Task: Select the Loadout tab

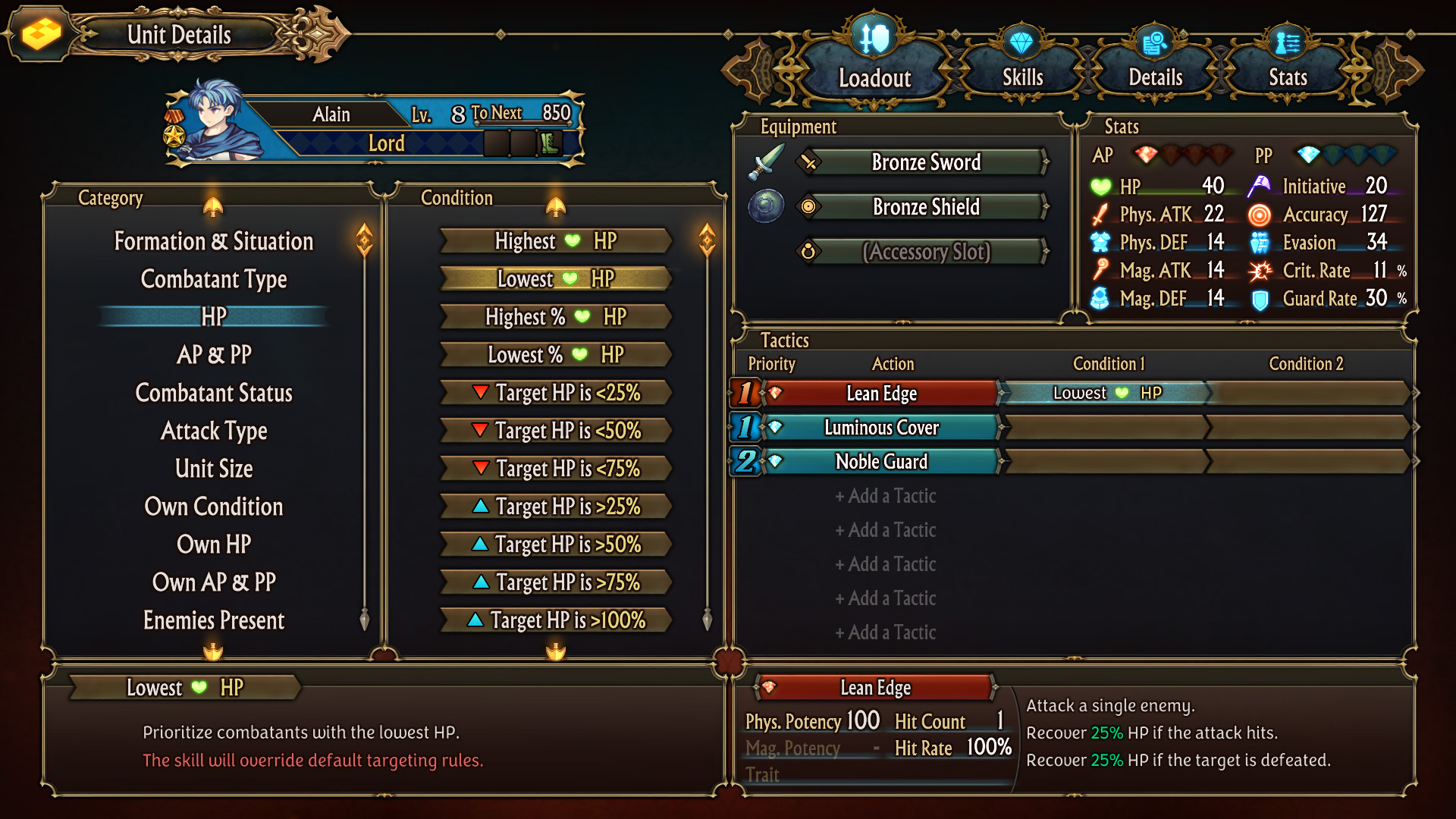Action: coord(874,77)
